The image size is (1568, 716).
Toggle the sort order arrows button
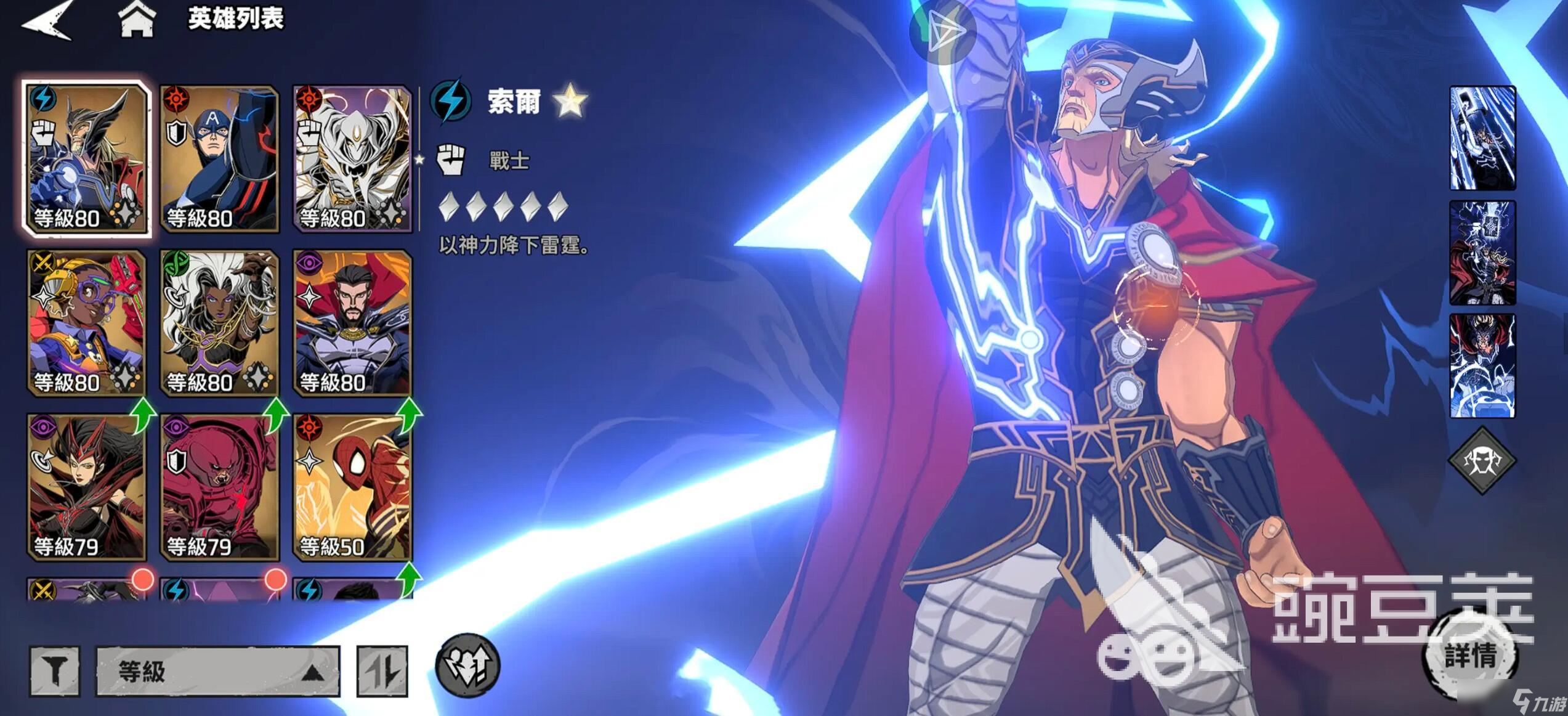pyautogui.click(x=382, y=671)
